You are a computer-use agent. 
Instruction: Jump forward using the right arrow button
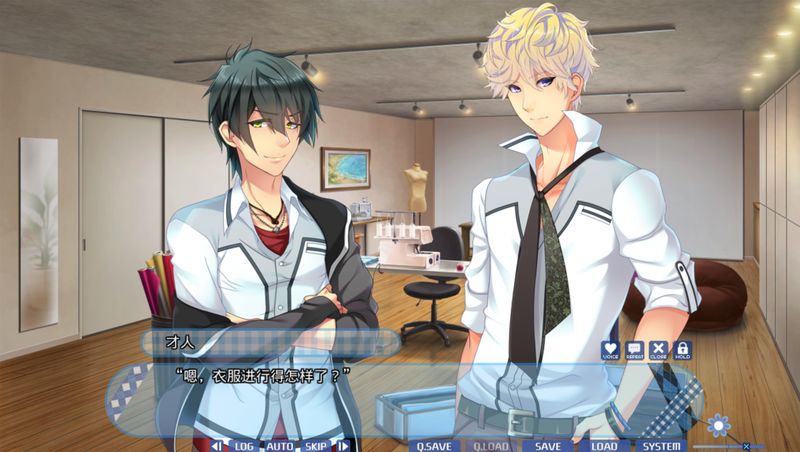point(343,446)
